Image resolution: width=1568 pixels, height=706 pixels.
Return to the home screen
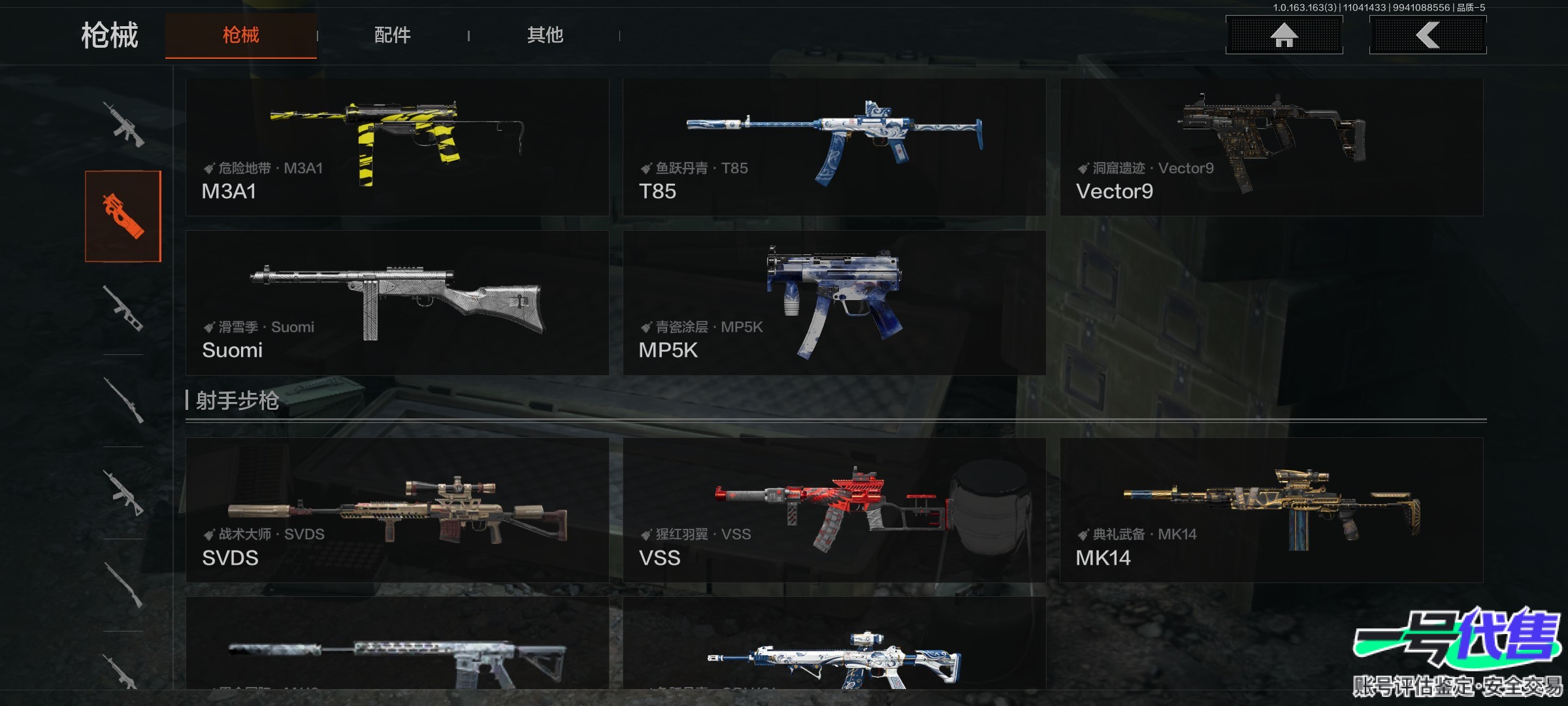click(1284, 35)
